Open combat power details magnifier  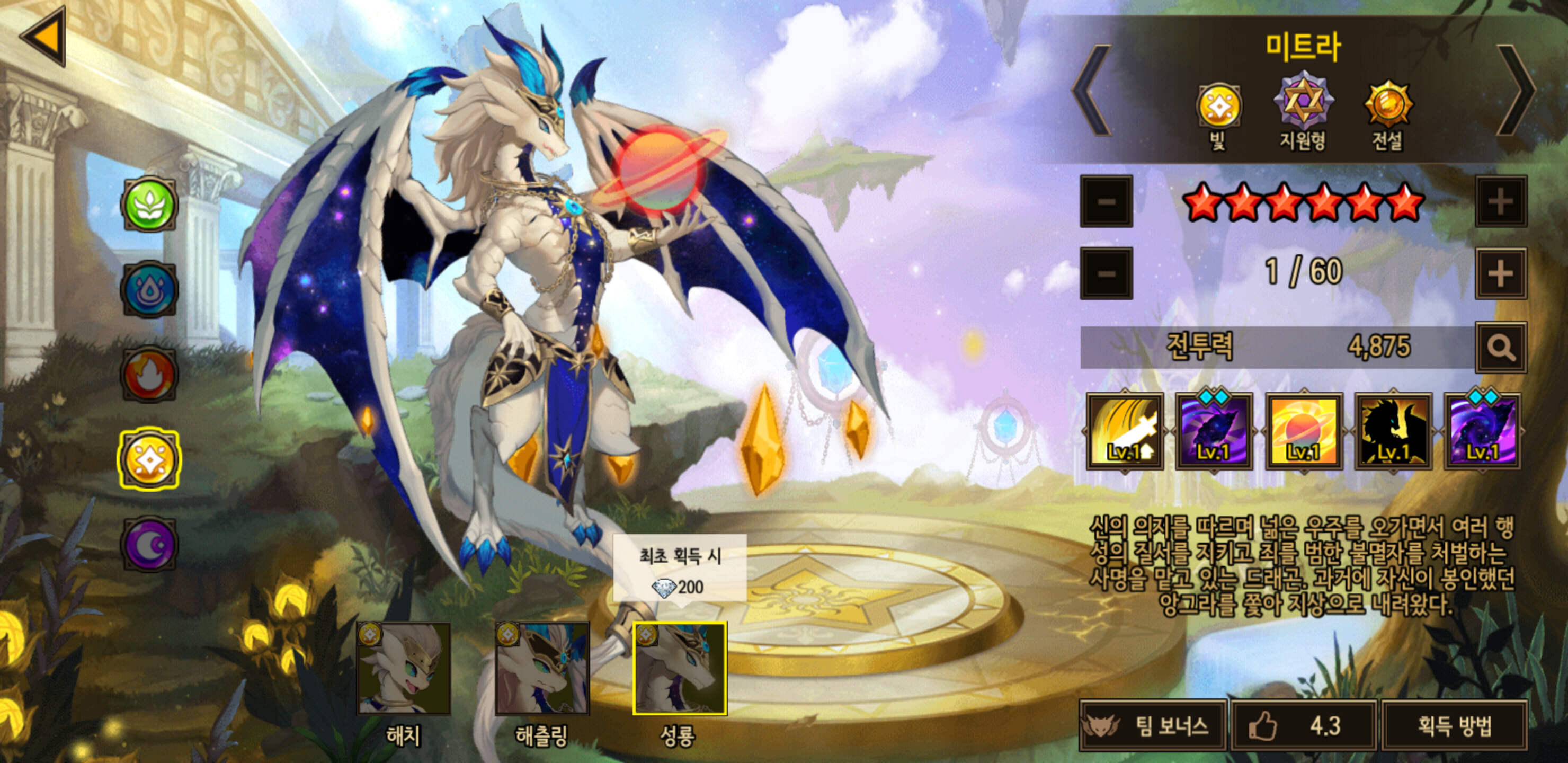pos(1500,348)
